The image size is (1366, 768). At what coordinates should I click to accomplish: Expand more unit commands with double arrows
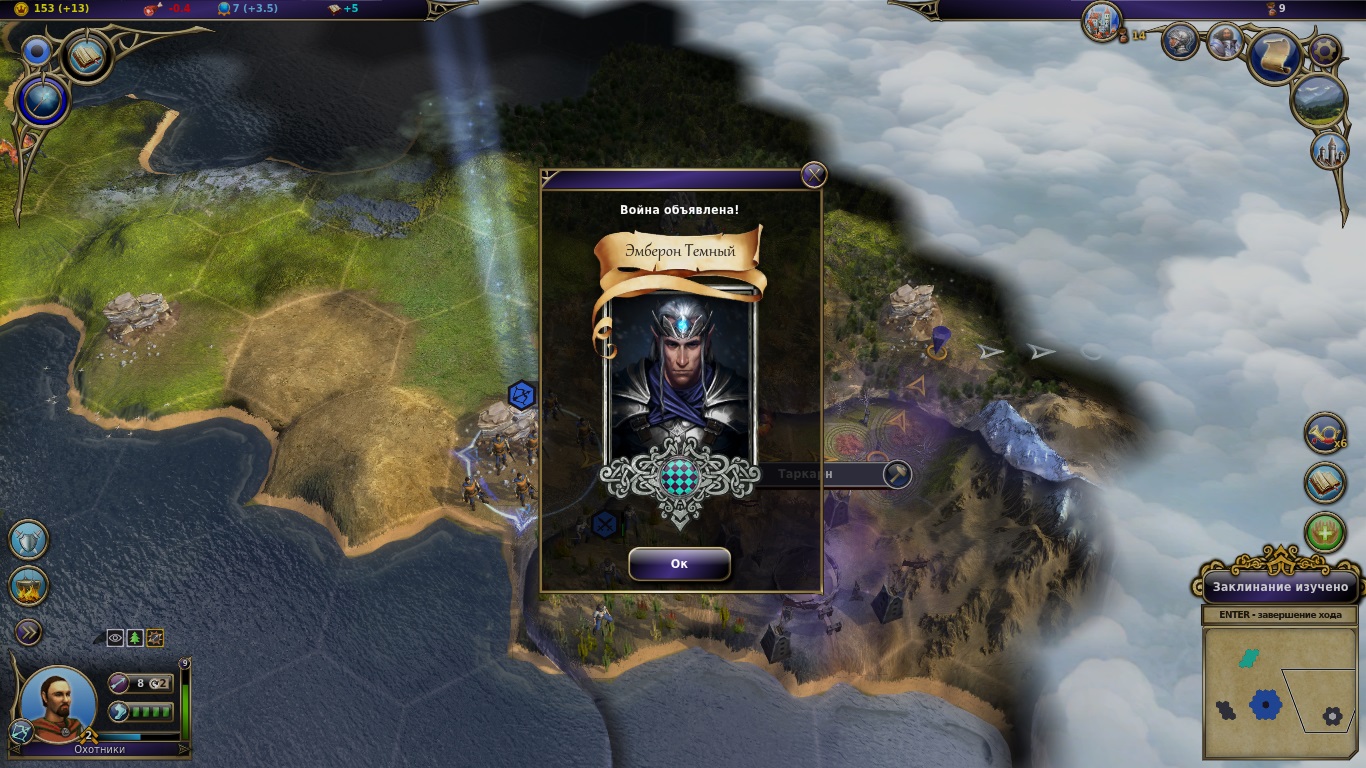(x=28, y=631)
